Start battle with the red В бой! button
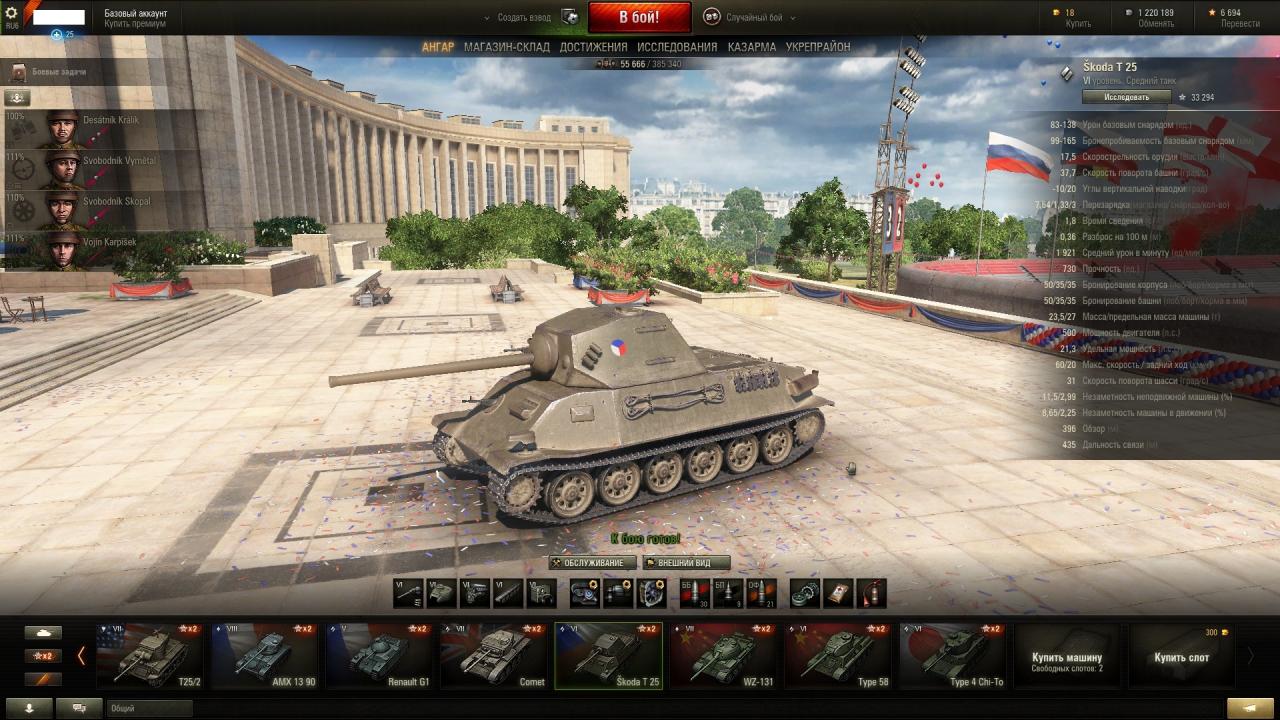Screen dimensions: 1280x720 (x=639, y=17)
